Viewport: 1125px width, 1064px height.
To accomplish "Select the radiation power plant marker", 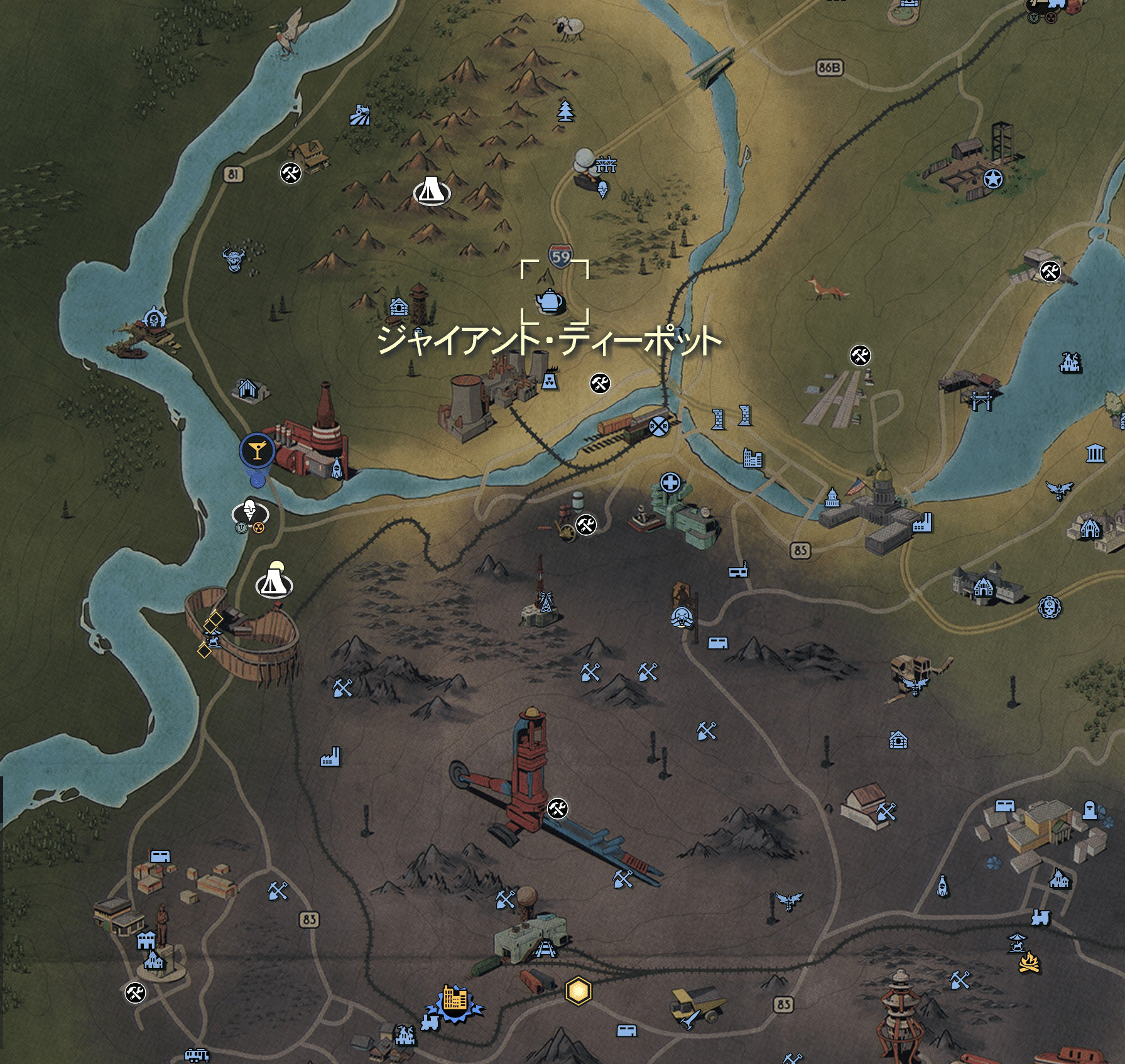I will click(550, 381).
